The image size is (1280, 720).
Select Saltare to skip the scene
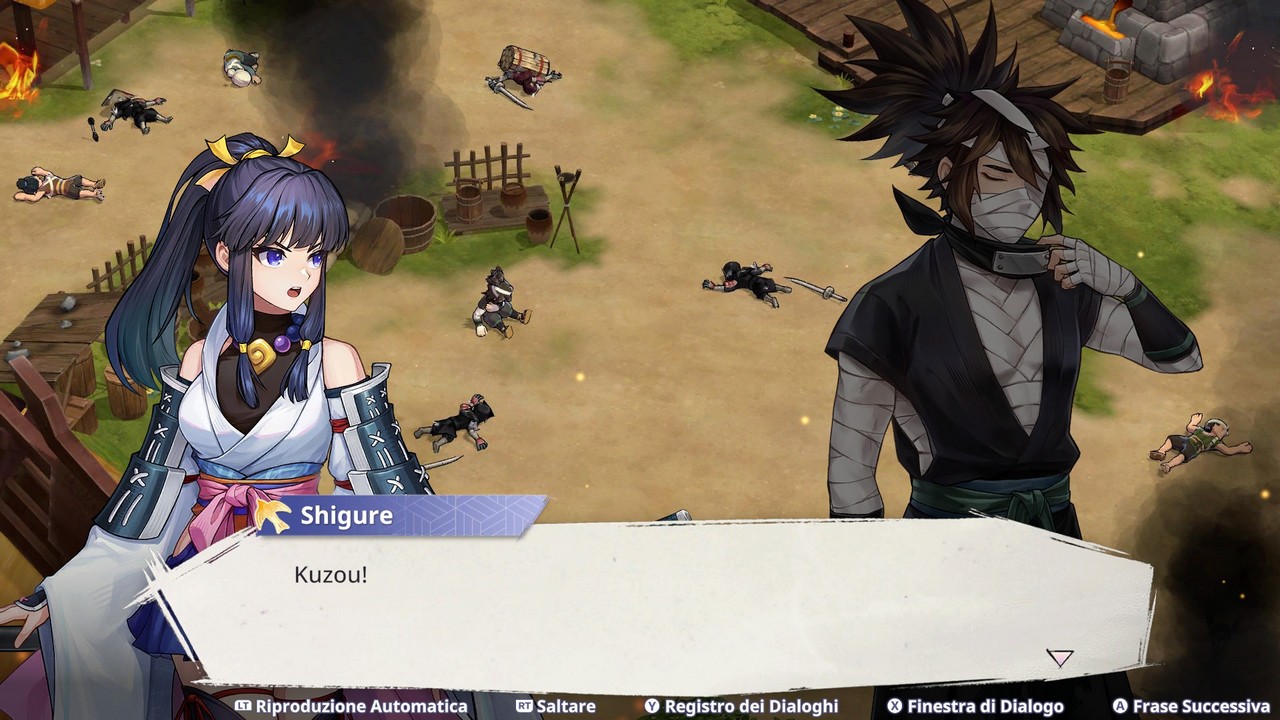coord(556,706)
